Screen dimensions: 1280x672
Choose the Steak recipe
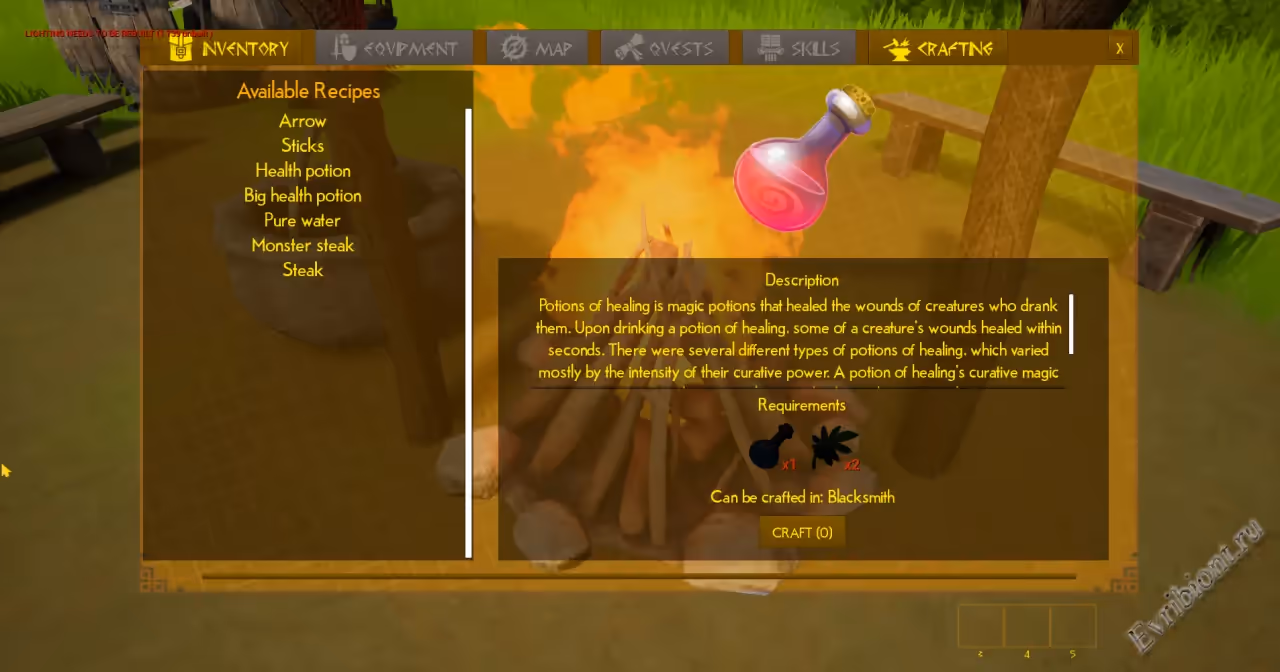tap(303, 270)
